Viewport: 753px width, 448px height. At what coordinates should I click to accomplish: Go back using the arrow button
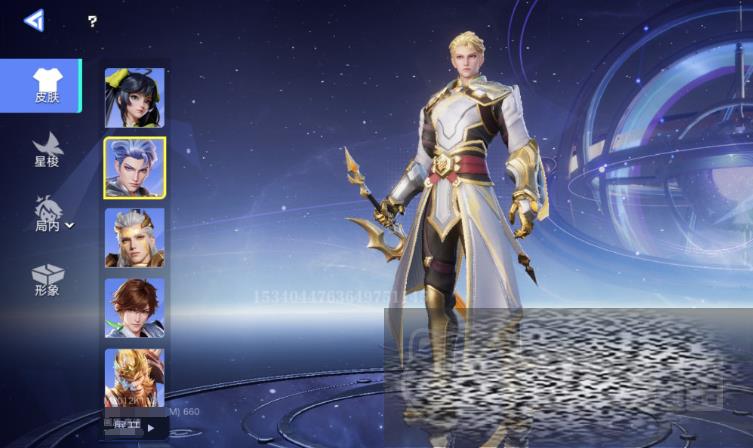(x=34, y=20)
